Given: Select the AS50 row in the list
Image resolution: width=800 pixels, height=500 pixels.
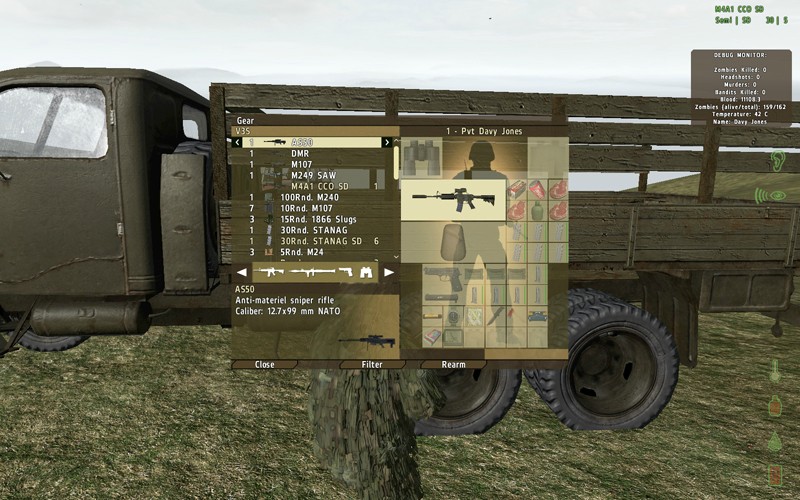Looking at the screenshot, I should click(306, 143).
